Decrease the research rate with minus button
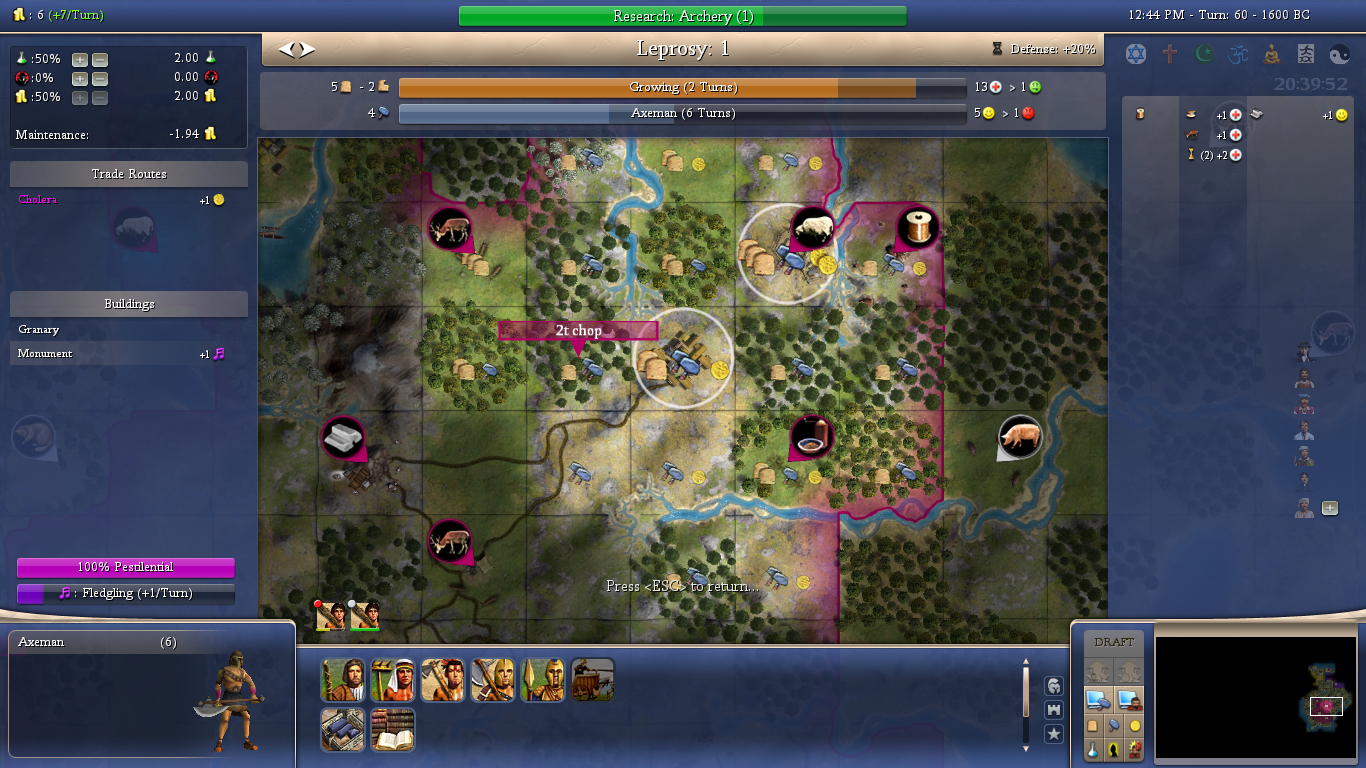This screenshot has height=768, width=1366. [x=100, y=59]
